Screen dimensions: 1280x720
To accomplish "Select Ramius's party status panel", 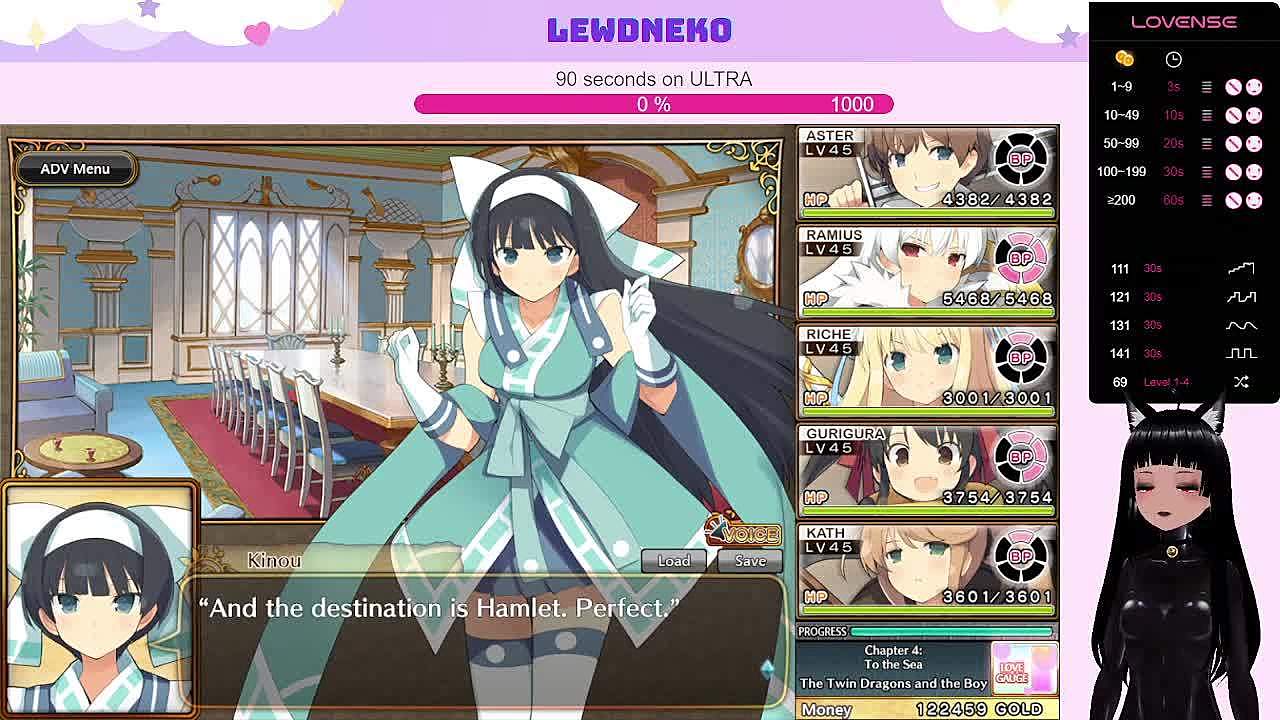I will (927, 271).
